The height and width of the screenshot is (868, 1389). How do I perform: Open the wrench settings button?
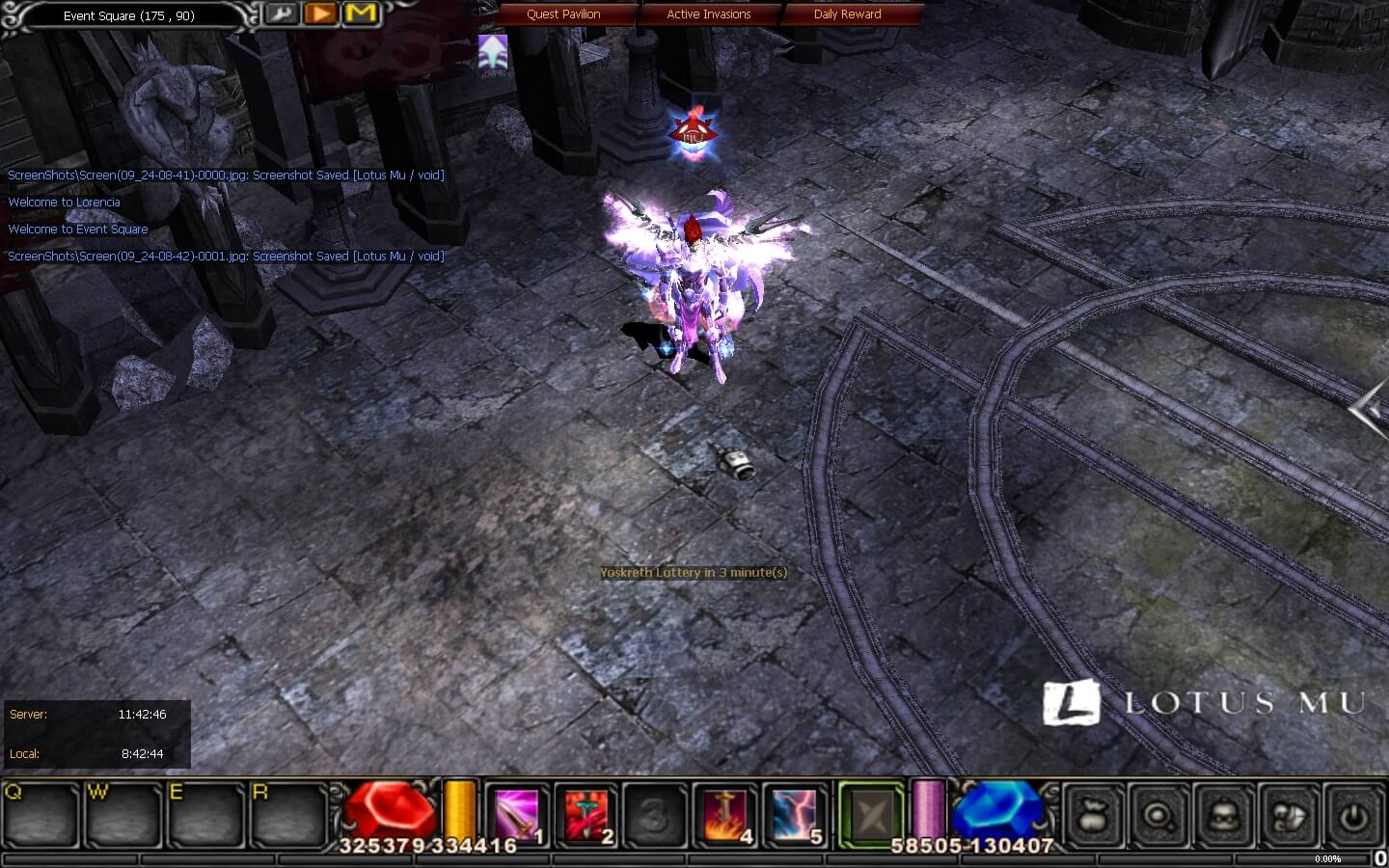click(282, 14)
